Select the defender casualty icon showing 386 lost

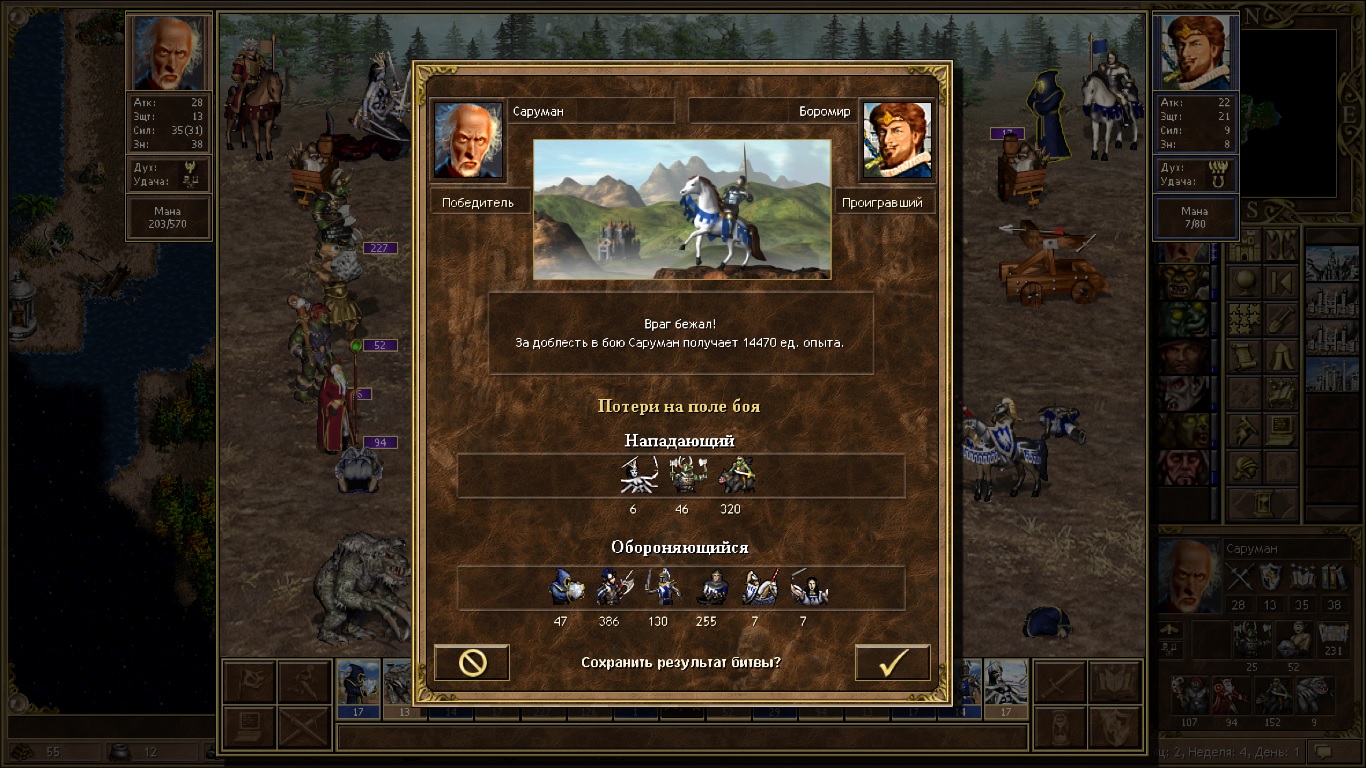click(609, 588)
